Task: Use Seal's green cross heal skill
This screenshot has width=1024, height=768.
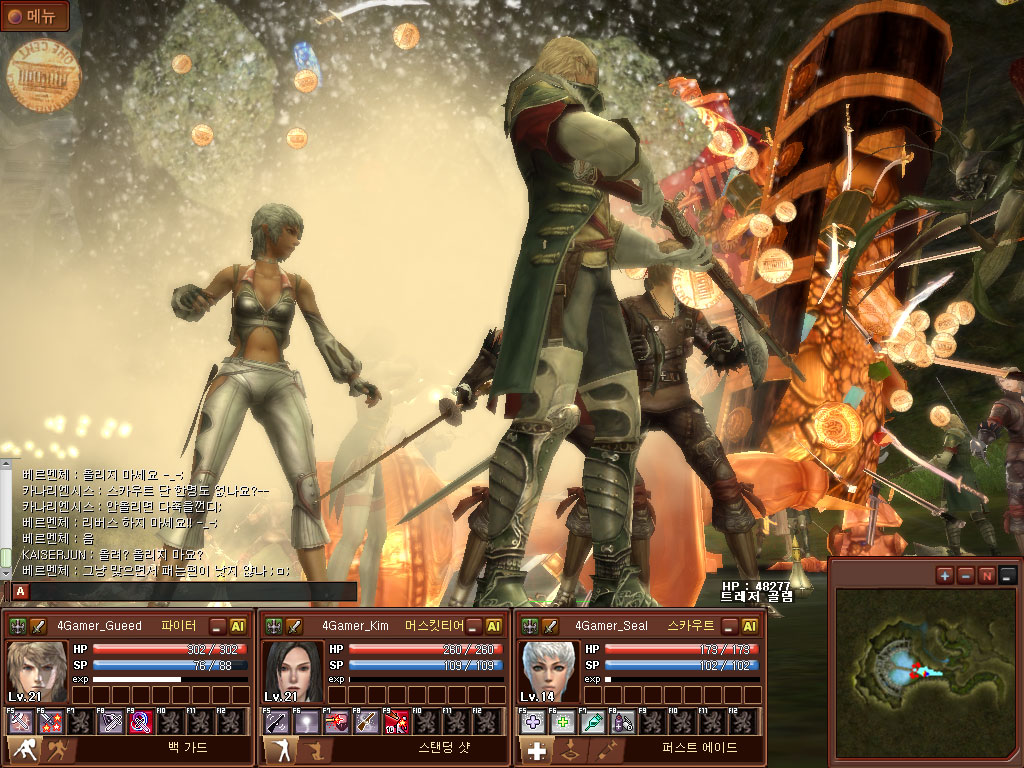Action: pyautogui.click(x=561, y=721)
